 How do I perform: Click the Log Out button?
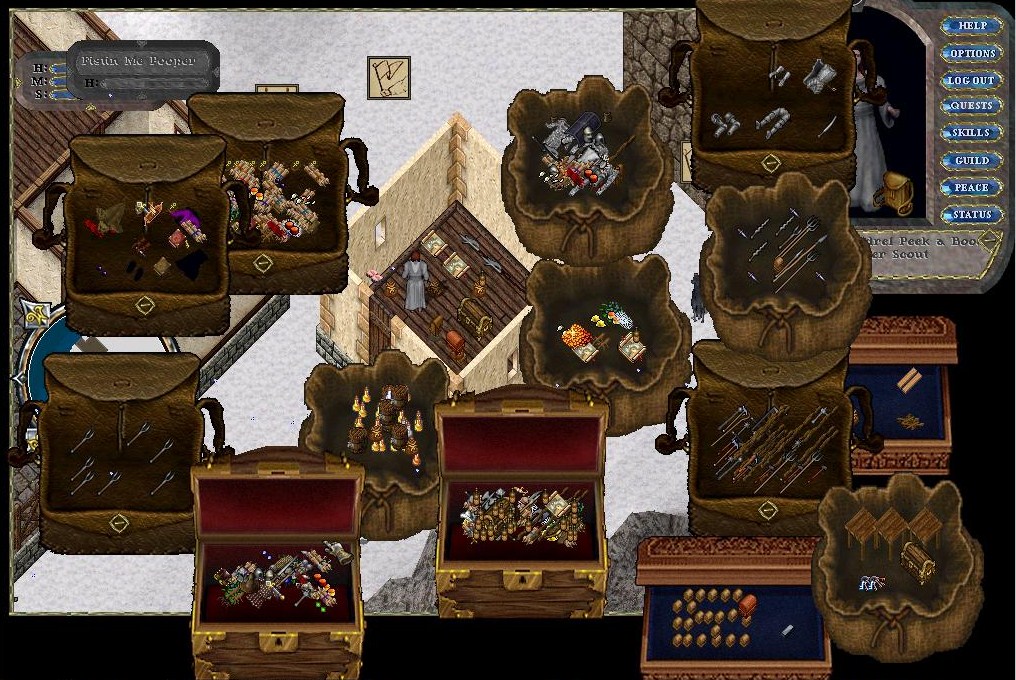point(972,80)
